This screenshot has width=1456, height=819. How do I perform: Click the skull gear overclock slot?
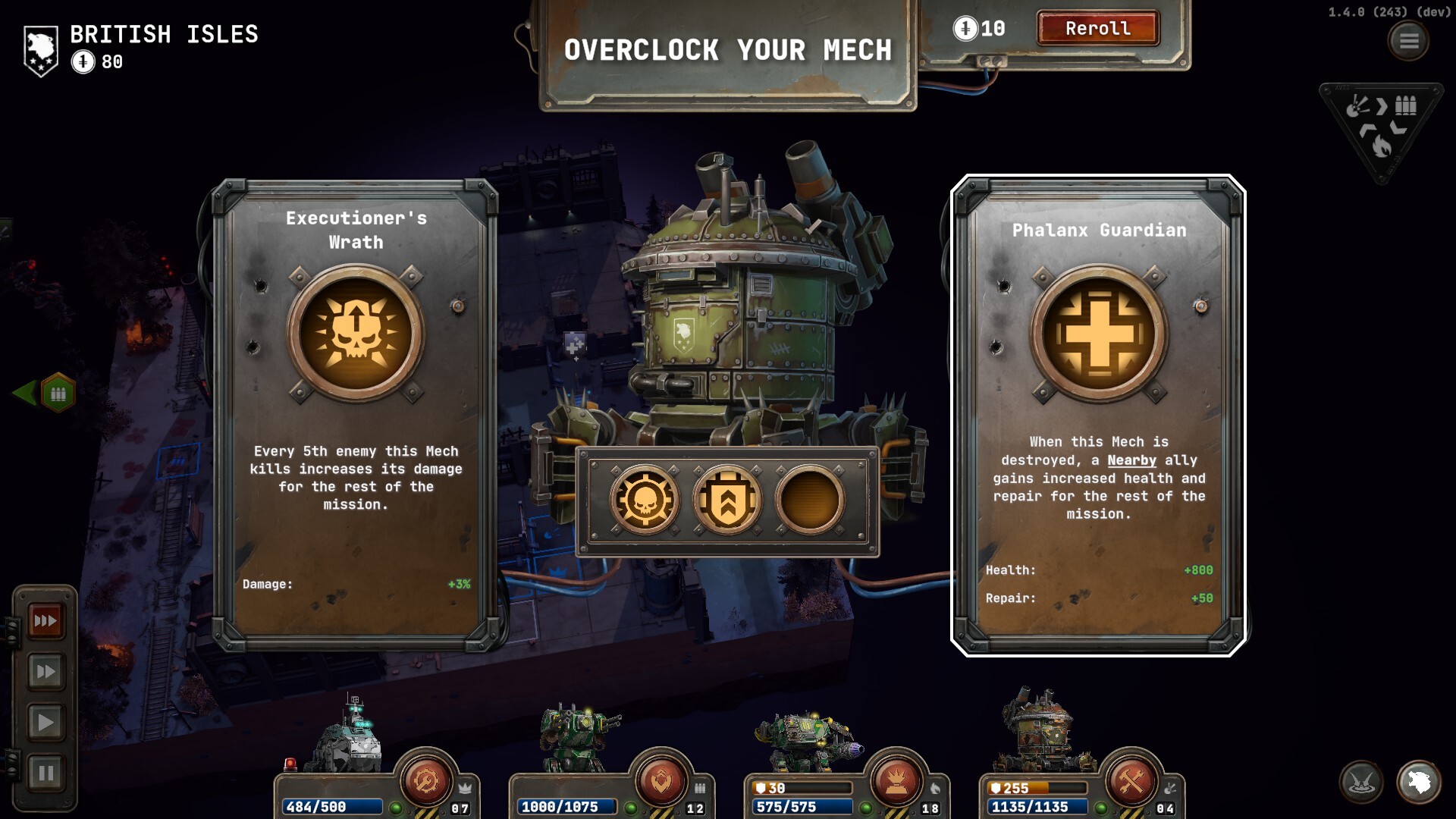click(x=645, y=500)
